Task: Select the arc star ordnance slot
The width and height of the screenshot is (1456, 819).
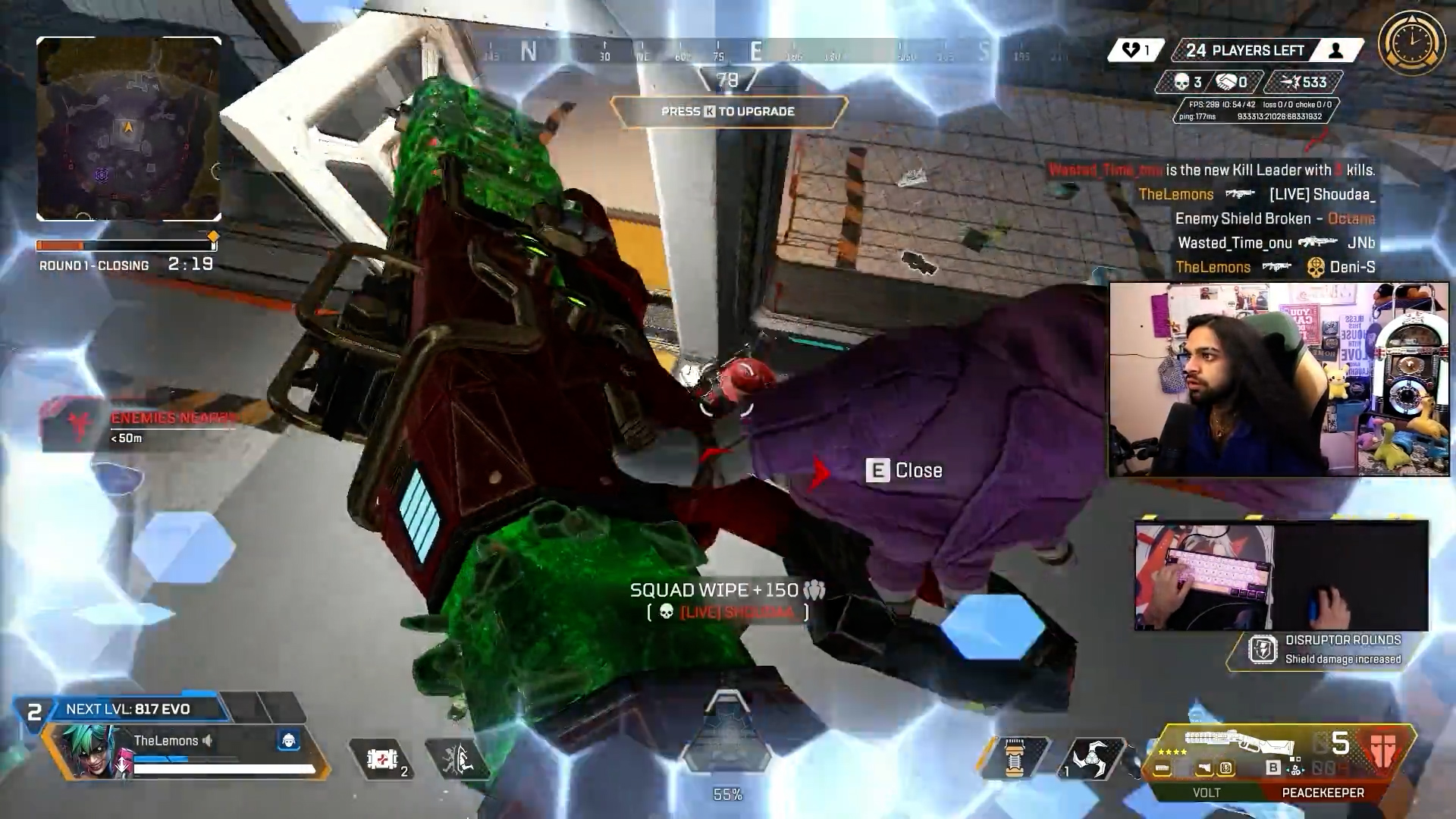Action: [1090, 759]
